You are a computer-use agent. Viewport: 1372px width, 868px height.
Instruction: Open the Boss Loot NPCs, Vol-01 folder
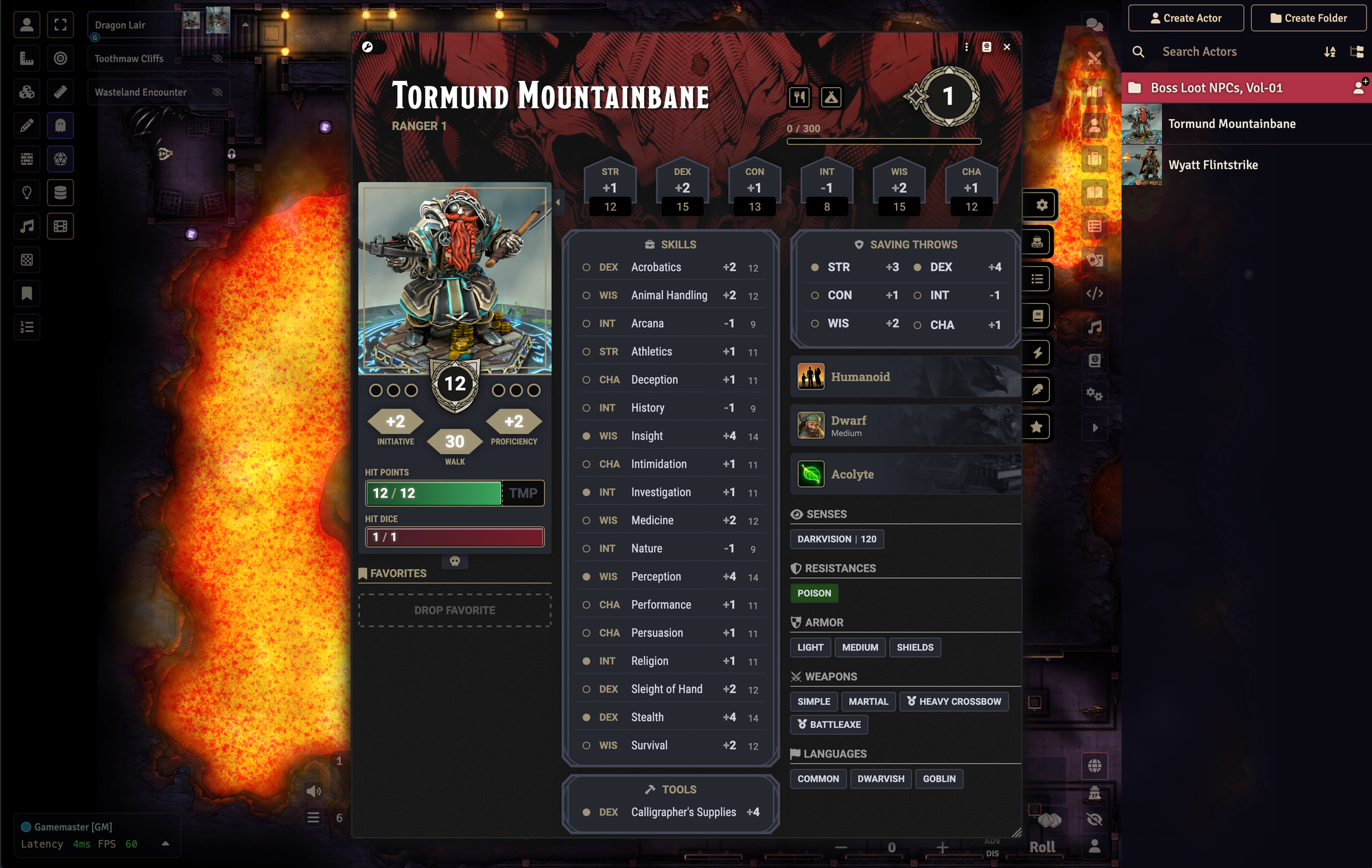[1216, 88]
